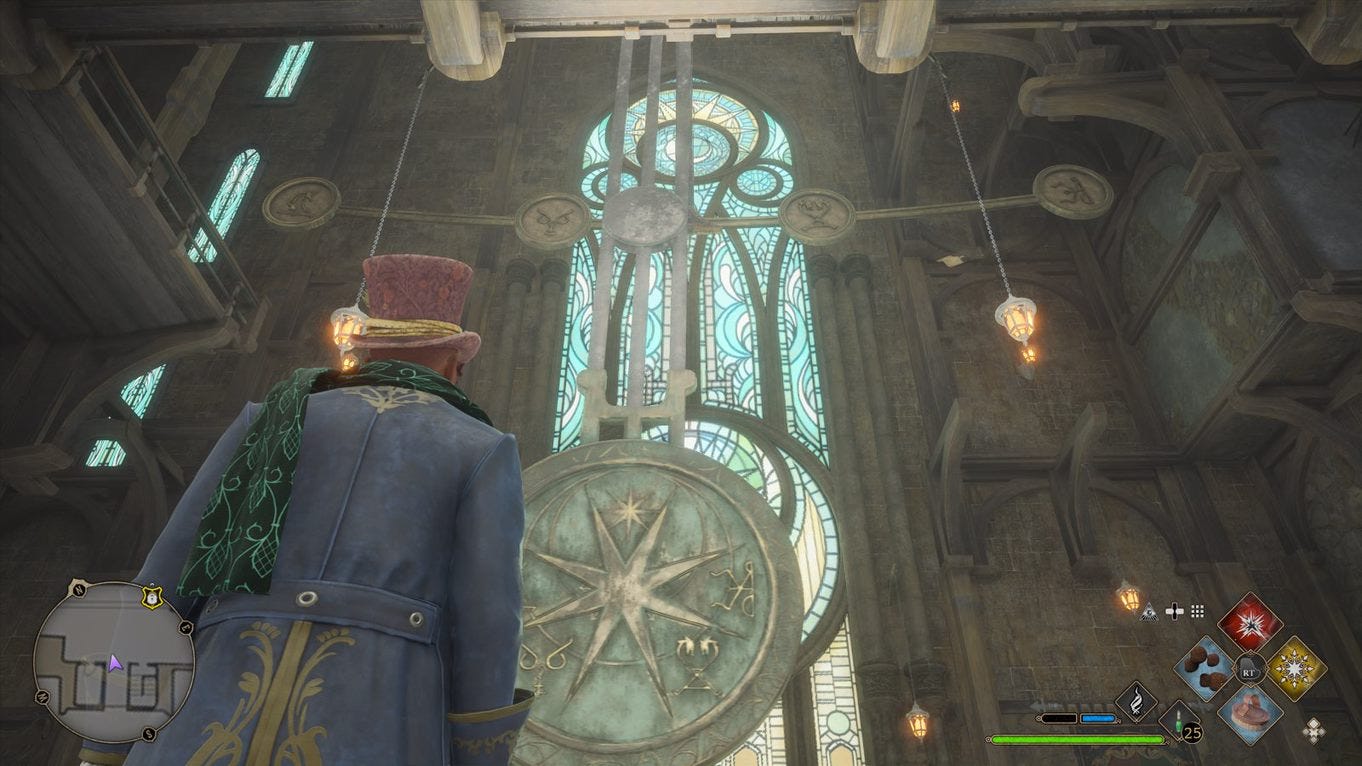This screenshot has height=766, width=1362.
Task: Activate the red starburst spell slot
Action: [x=1249, y=621]
